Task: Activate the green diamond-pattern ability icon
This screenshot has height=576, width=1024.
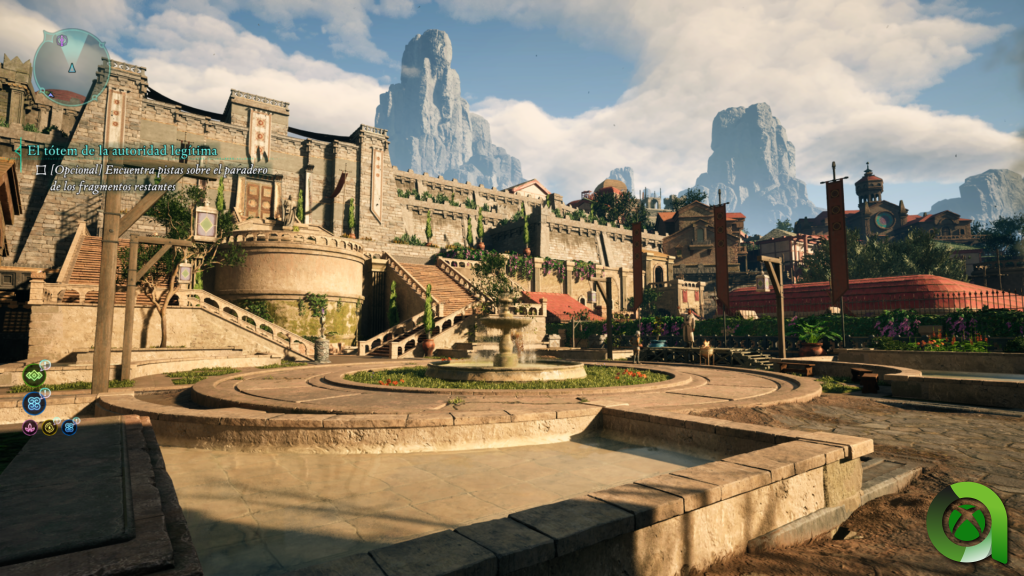Action: pos(34,375)
